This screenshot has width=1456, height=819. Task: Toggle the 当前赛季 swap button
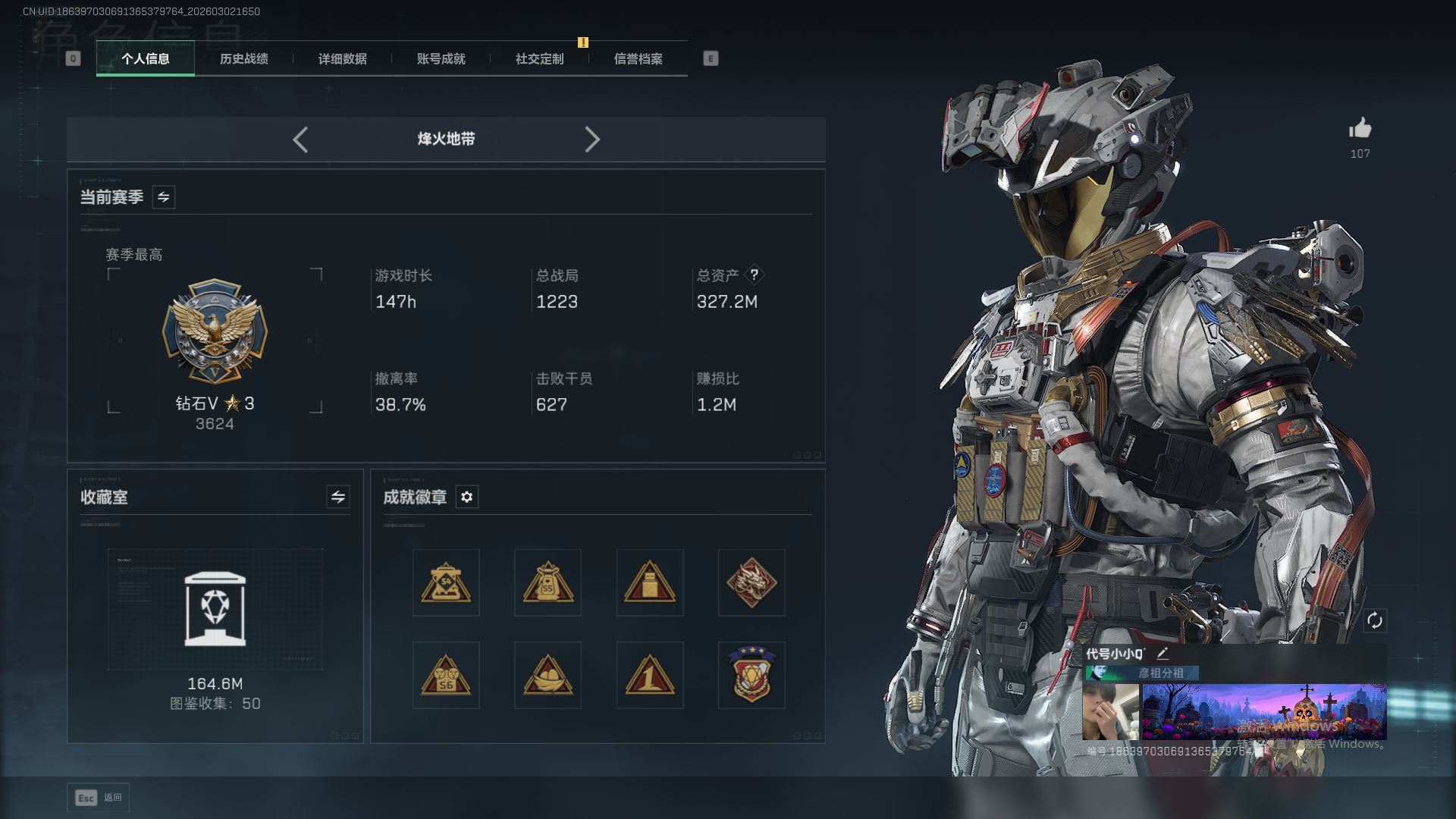pyautogui.click(x=163, y=197)
